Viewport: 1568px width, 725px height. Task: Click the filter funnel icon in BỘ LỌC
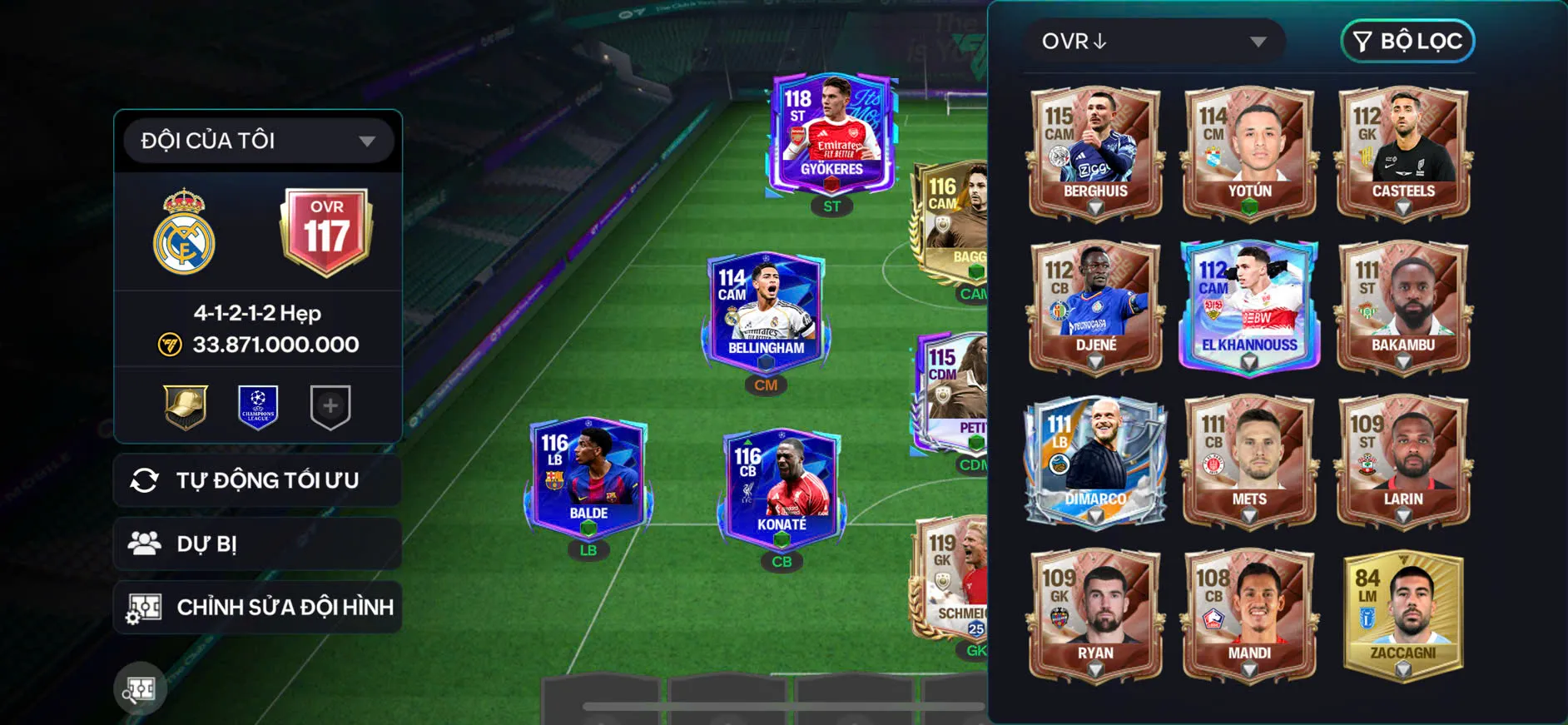(1362, 42)
